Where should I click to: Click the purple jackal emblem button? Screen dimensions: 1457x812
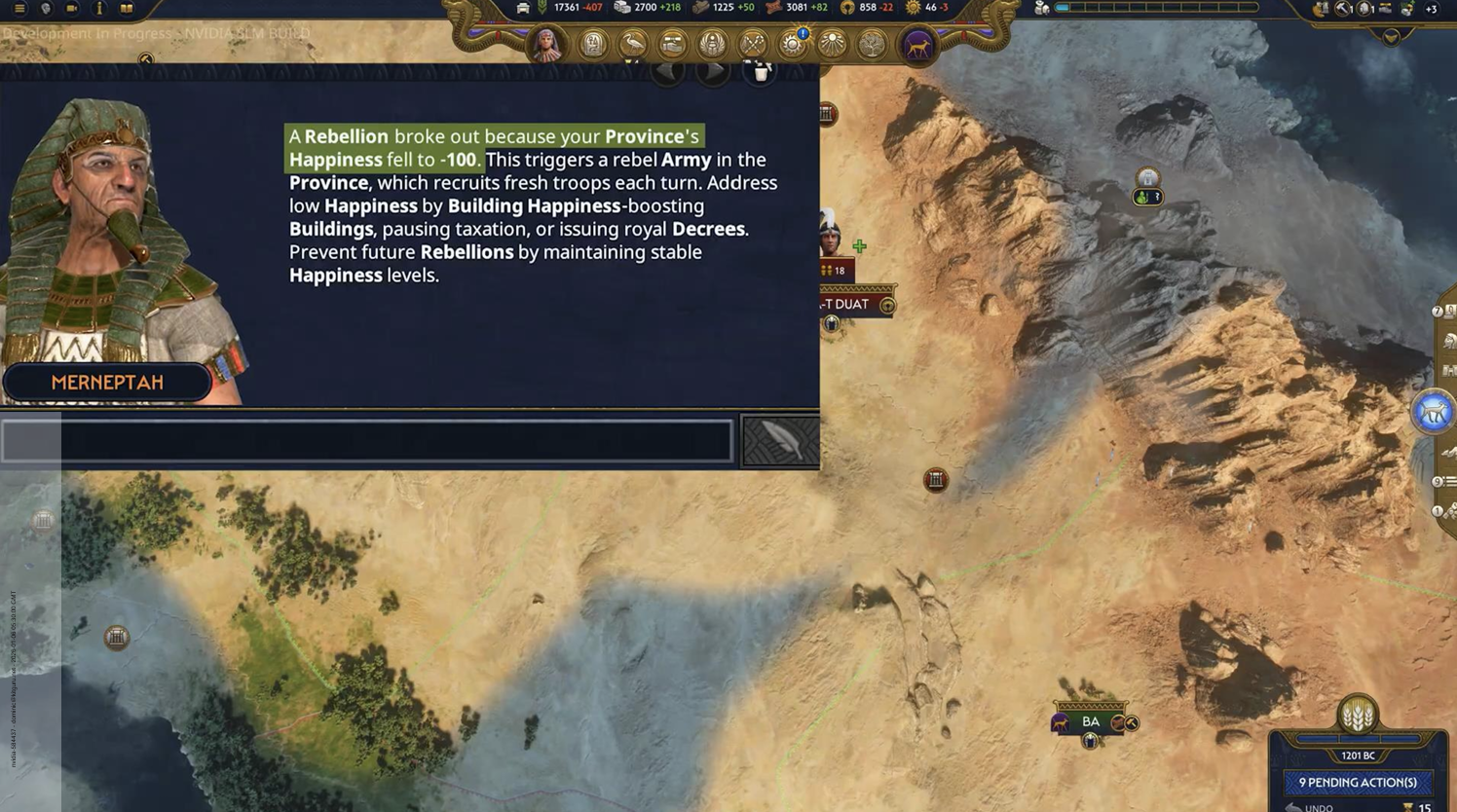coord(917,45)
